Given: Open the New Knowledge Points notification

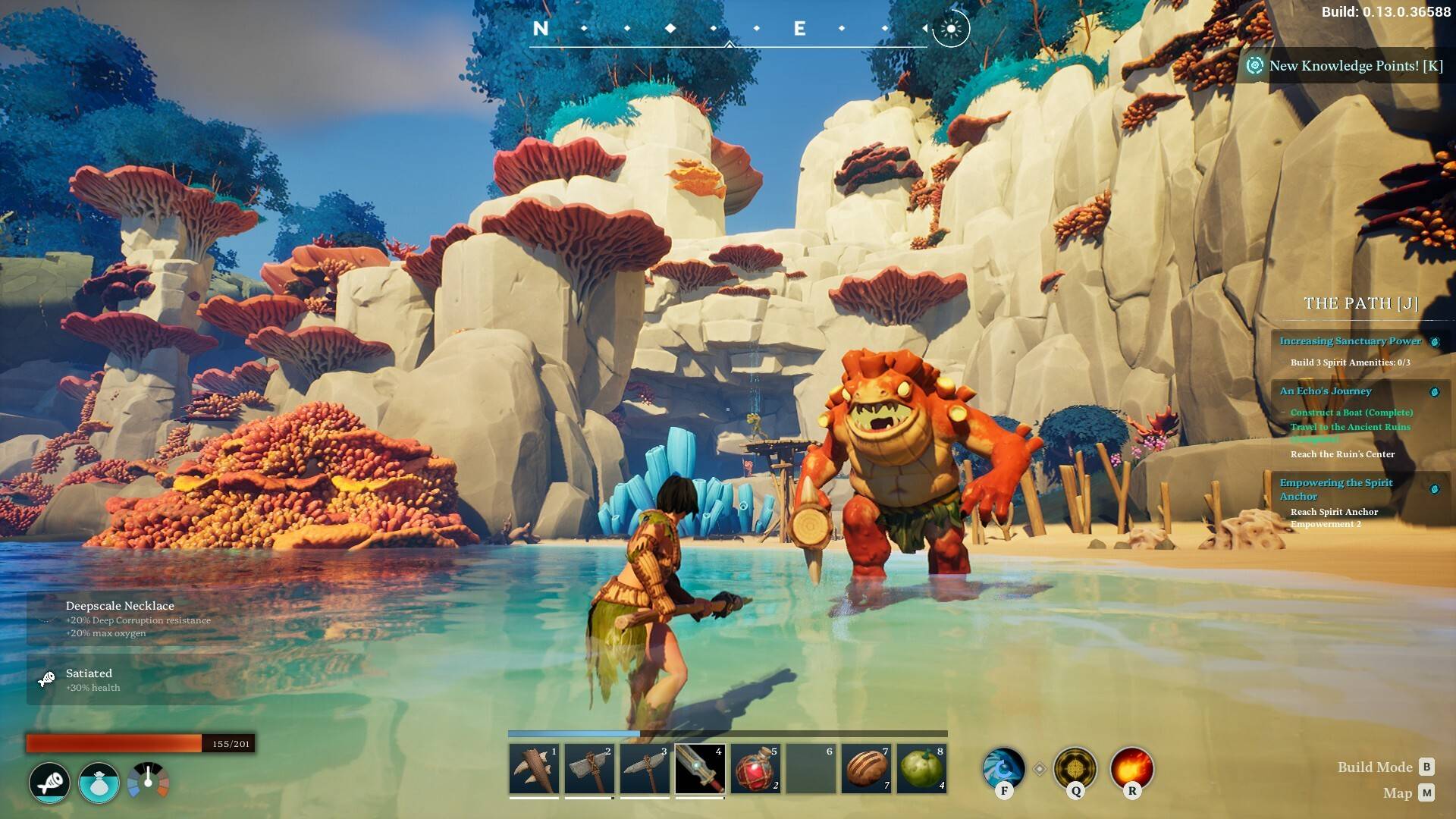Looking at the screenshot, I should 1347,66.
